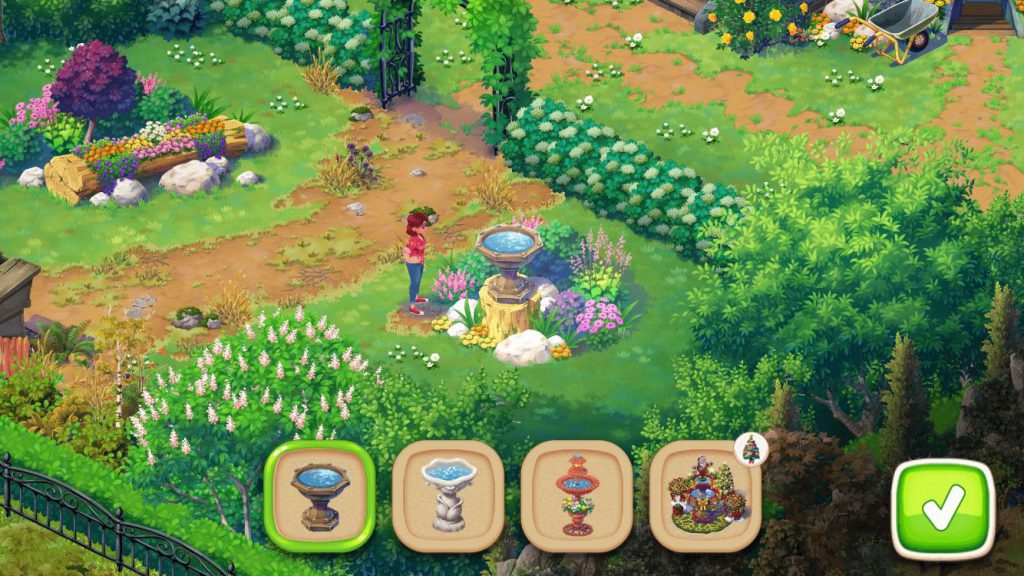The image size is (1024, 576).
Task: Select the Christmas-themed fountain decoration
Action: point(704,496)
